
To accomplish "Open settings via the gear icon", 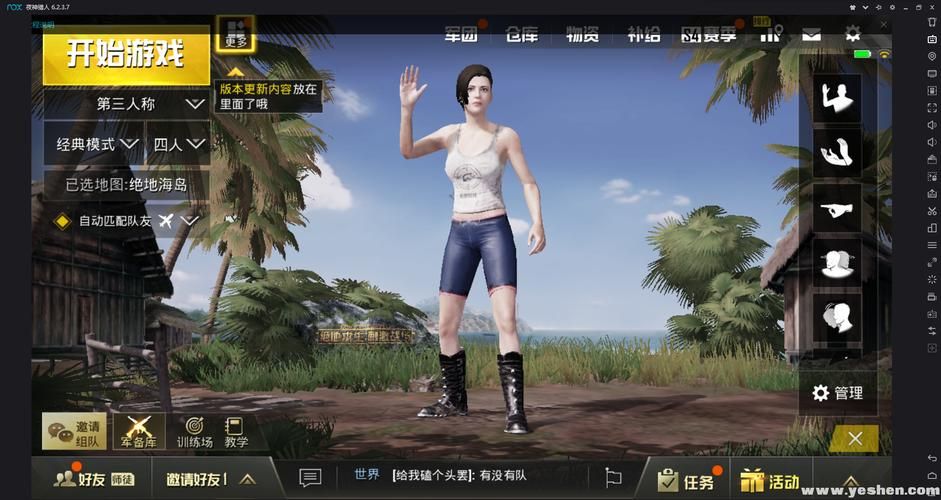I will [x=852, y=33].
